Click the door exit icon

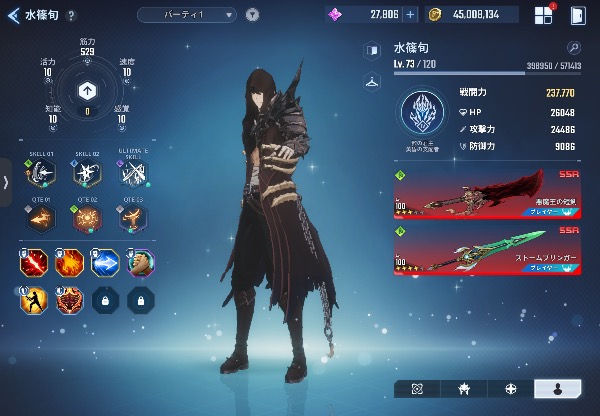[x=578, y=15]
